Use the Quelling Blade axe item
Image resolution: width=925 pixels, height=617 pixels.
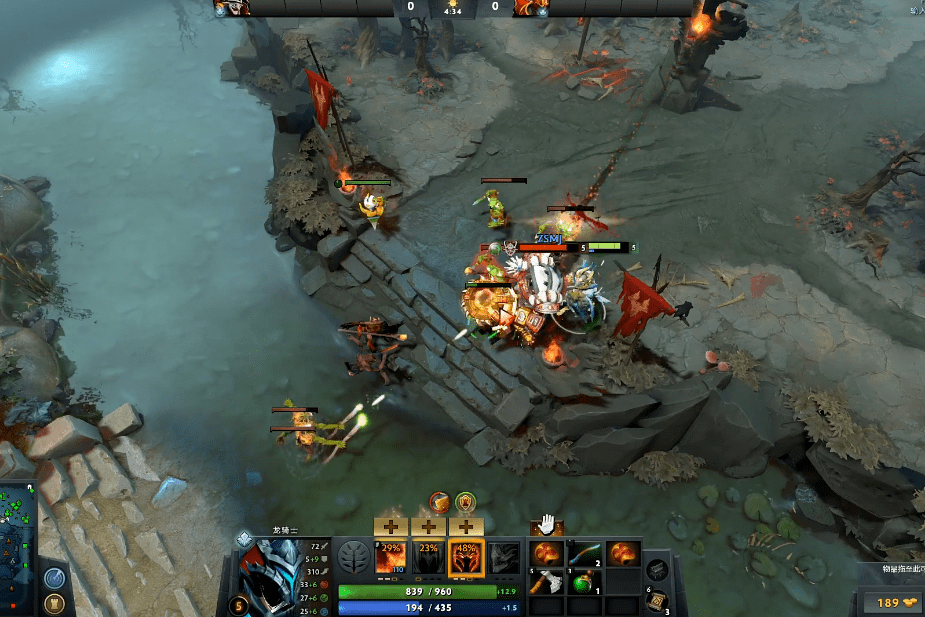[547, 581]
